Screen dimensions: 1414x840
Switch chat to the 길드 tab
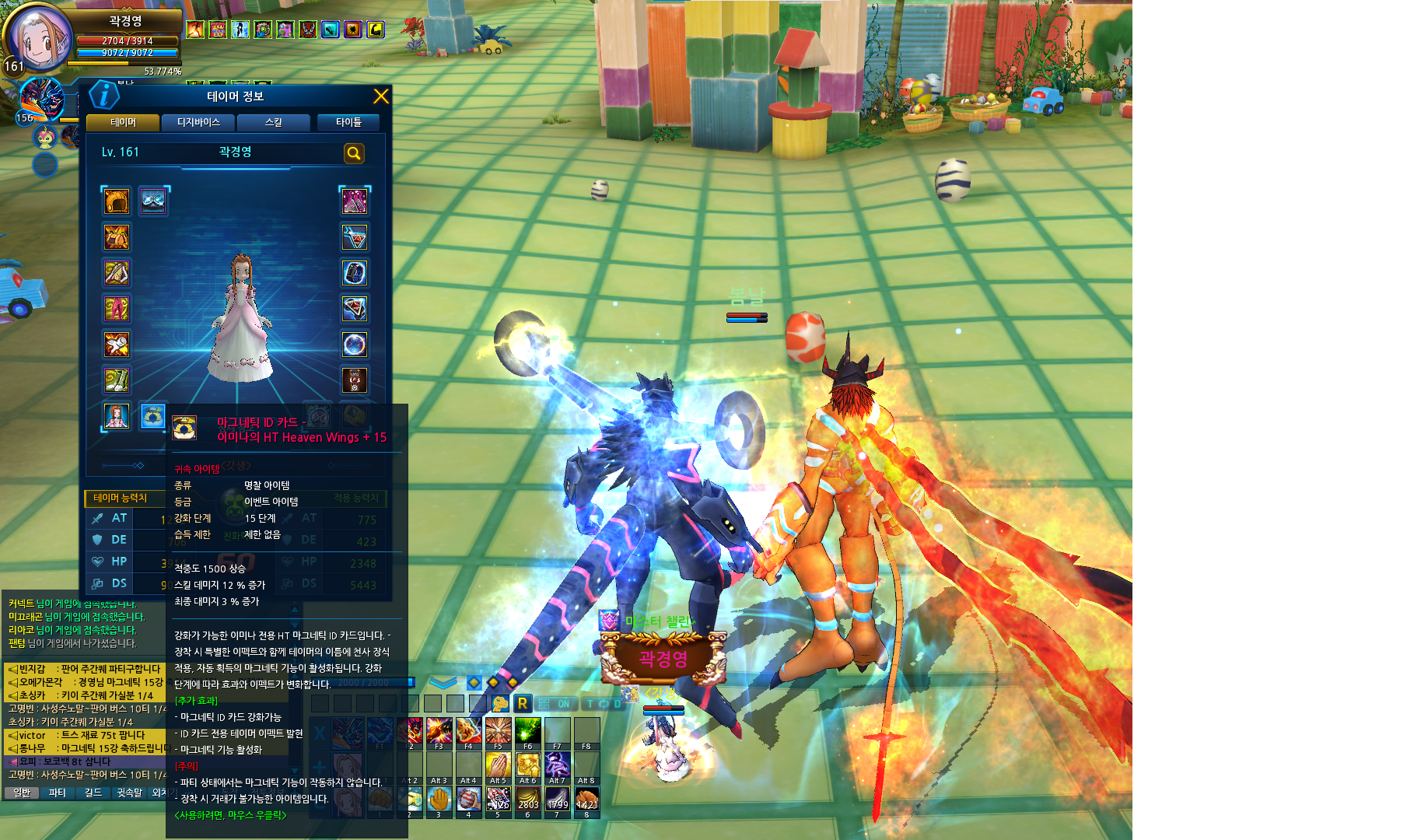click(93, 793)
